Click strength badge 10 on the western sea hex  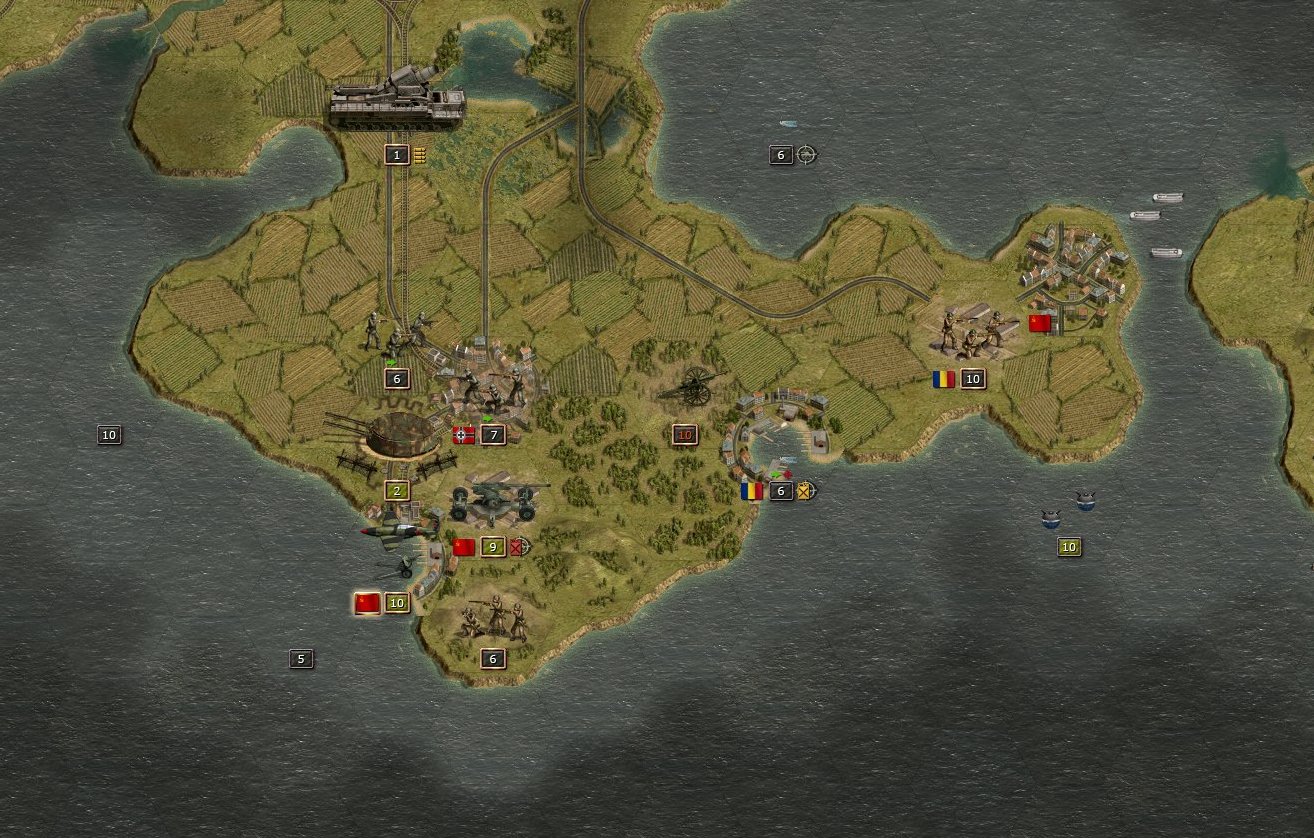(109, 434)
